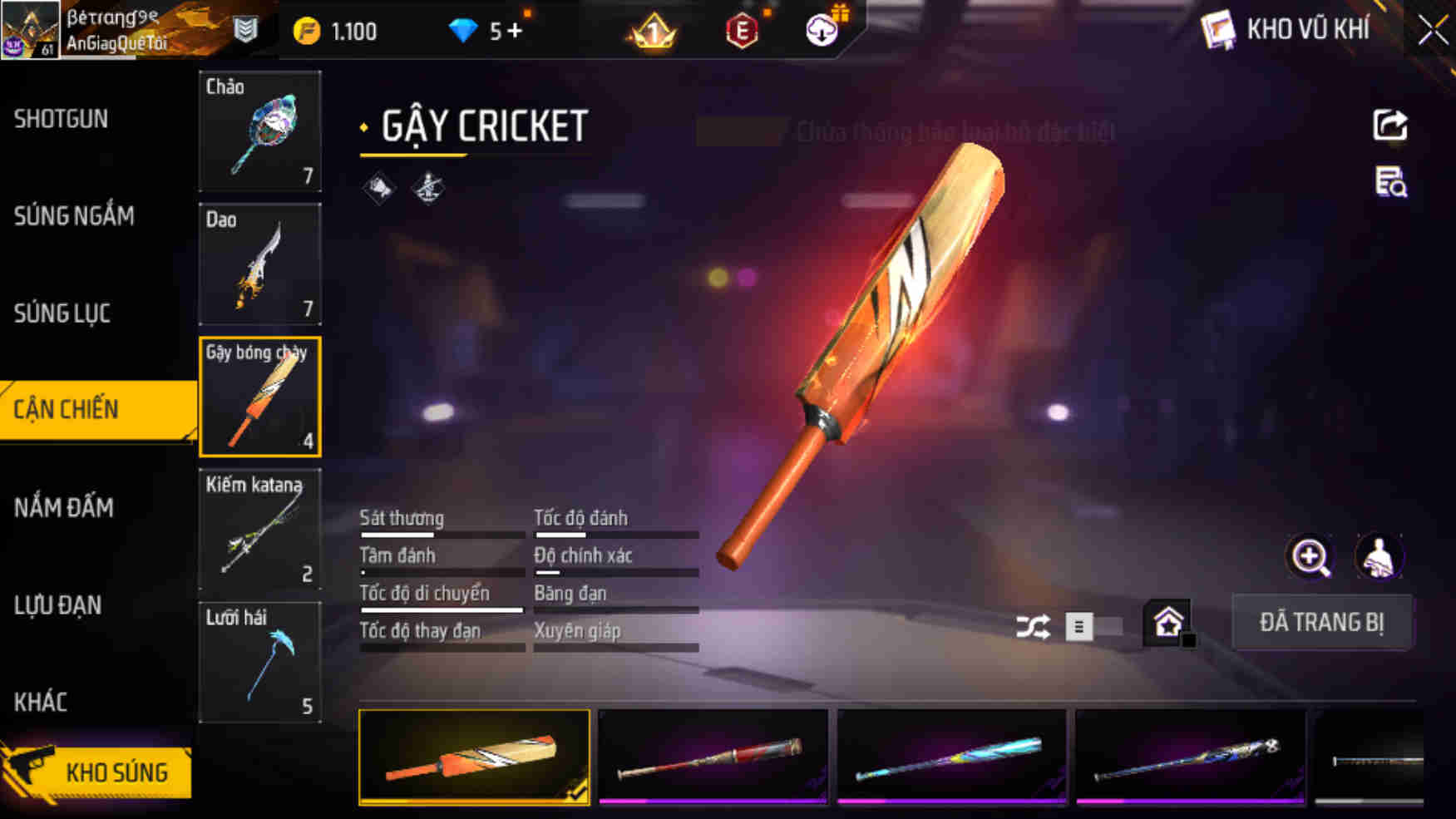This screenshot has width=1456, height=819.
Task: Toggle the skin rotation switch beside shuffle icon
Action: click(1089, 628)
